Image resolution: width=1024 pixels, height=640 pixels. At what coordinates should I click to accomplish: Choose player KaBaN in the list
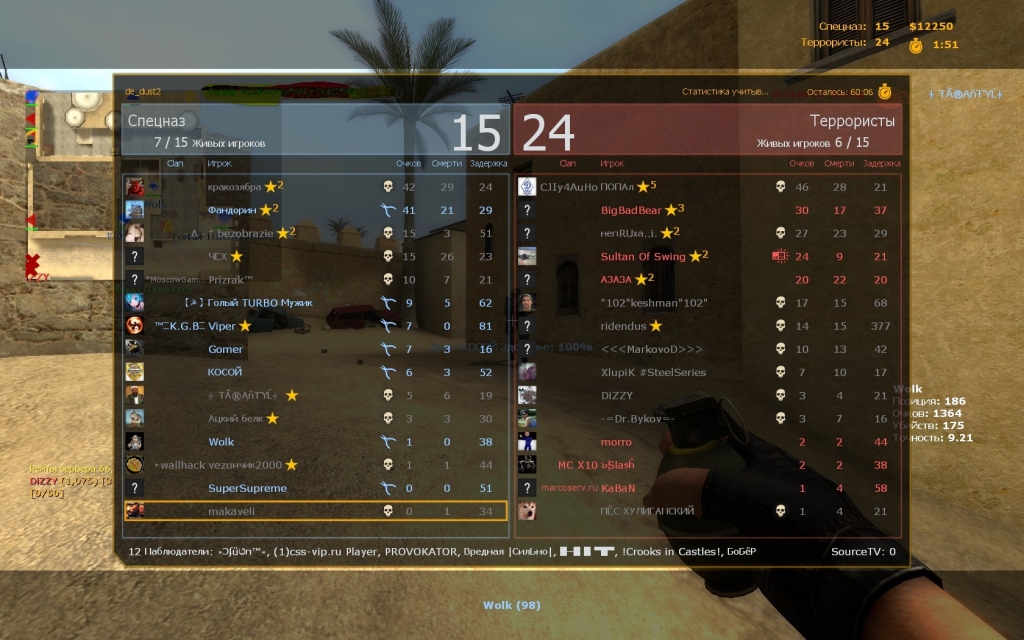618,488
